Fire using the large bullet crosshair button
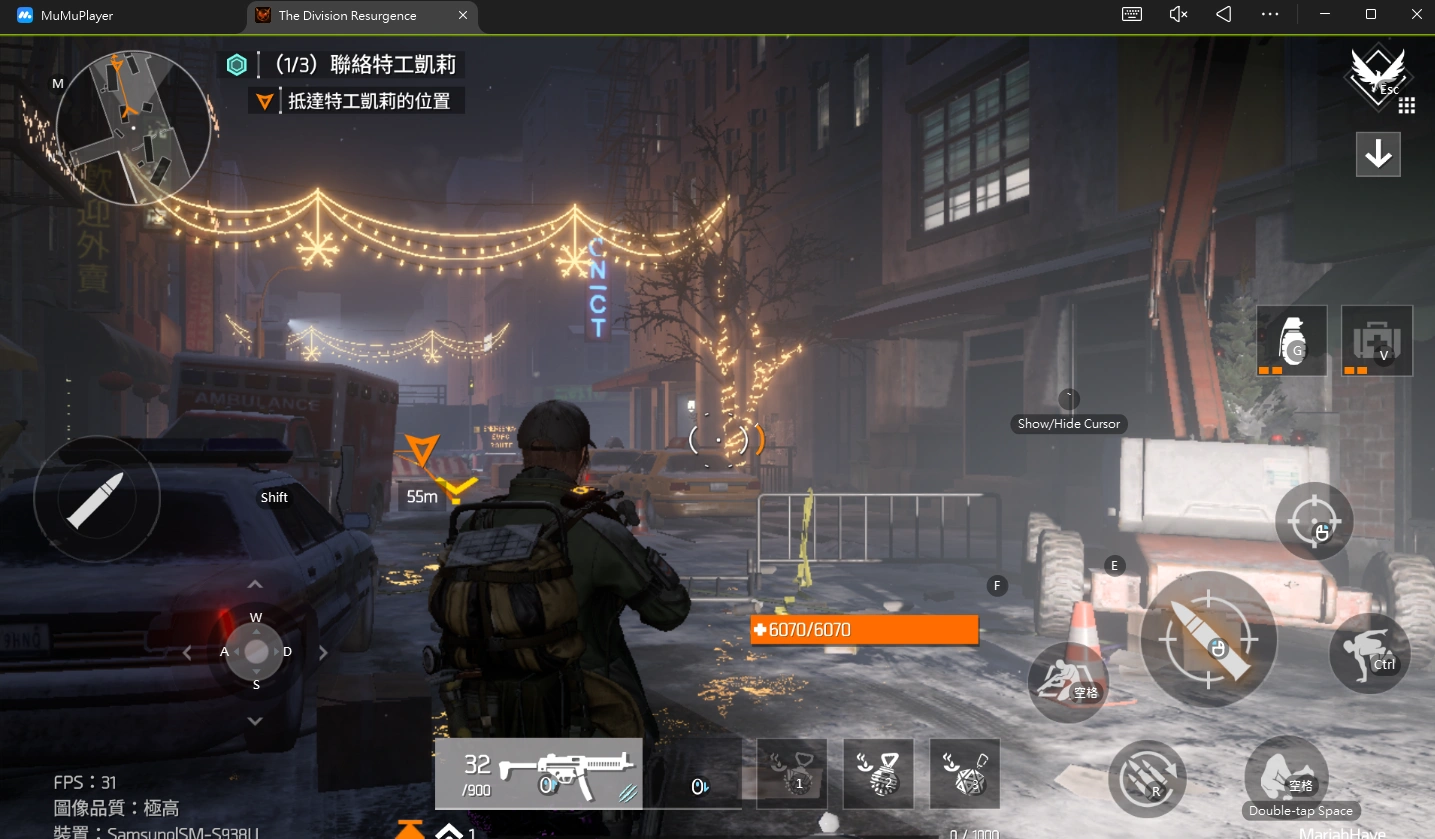The image size is (1435, 839). [x=1208, y=640]
